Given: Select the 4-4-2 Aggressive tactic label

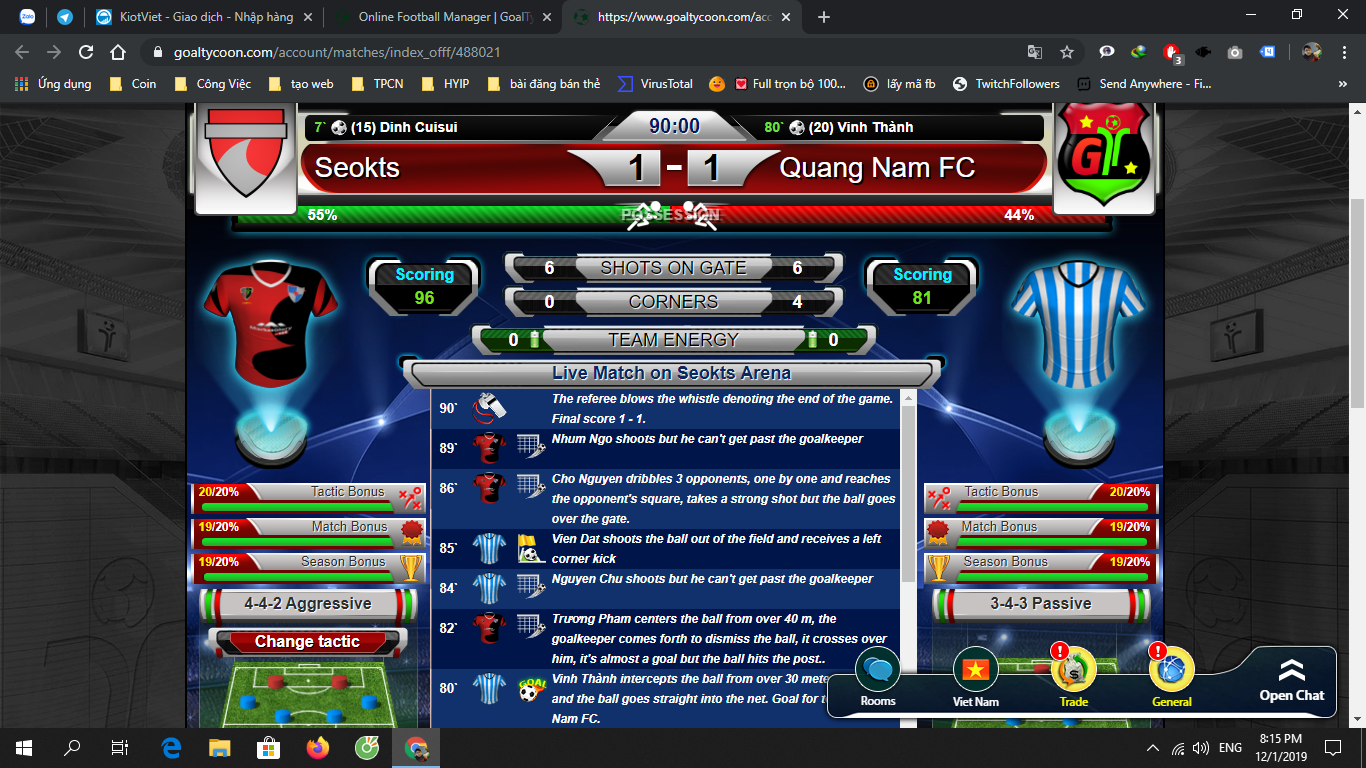Looking at the screenshot, I should click(x=307, y=604).
